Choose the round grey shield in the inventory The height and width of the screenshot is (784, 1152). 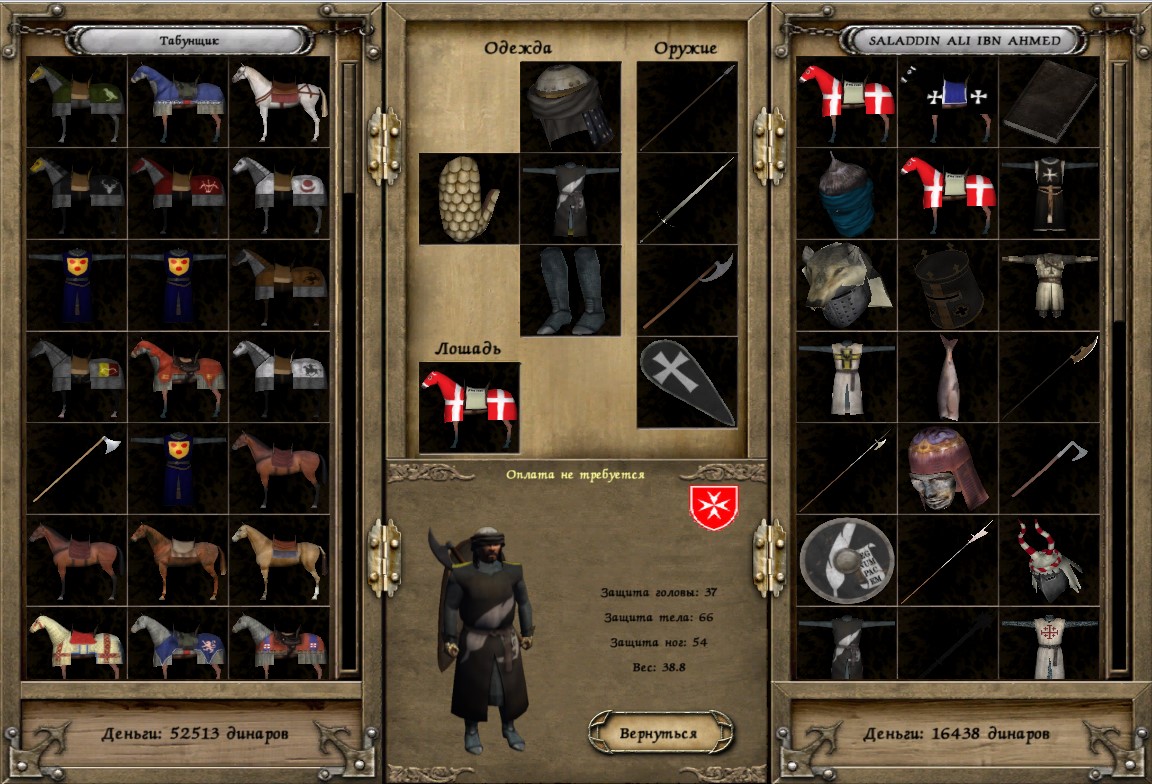pyautogui.click(x=847, y=560)
